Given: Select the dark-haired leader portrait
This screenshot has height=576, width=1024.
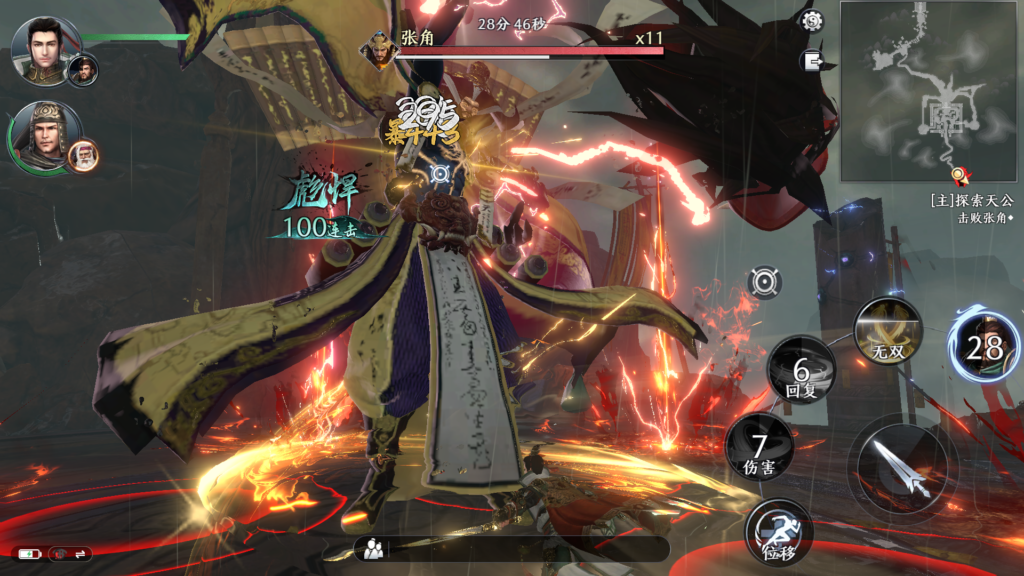Looking at the screenshot, I should click(x=42, y=48).
